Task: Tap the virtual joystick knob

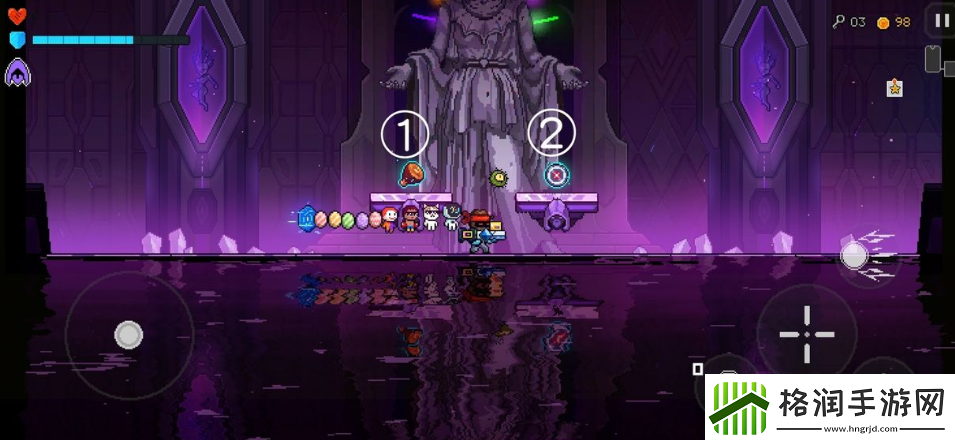Action: pyautogui.click(x=128, y=335)
